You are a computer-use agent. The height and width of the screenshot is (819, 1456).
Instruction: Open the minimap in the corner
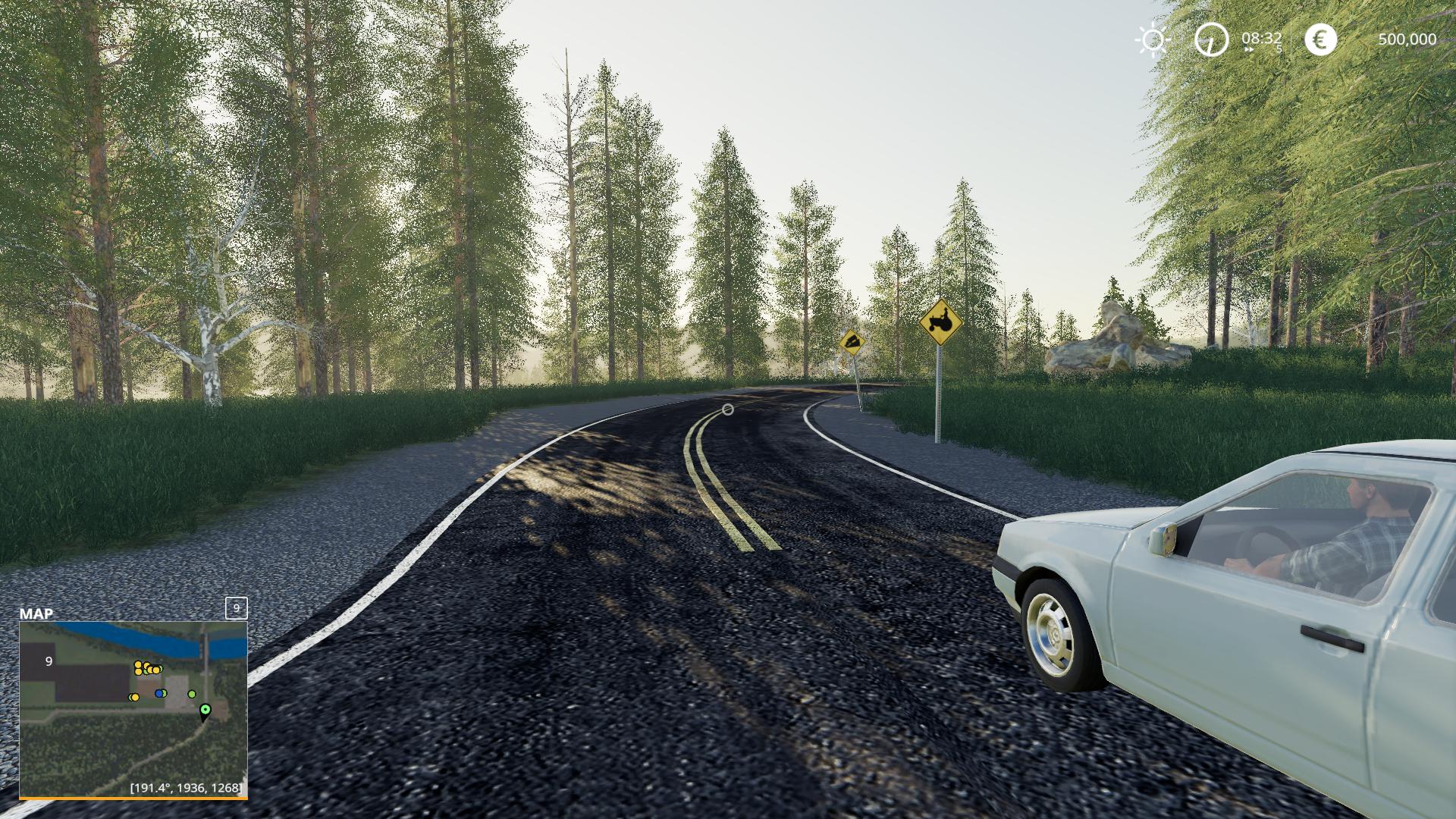133,709
